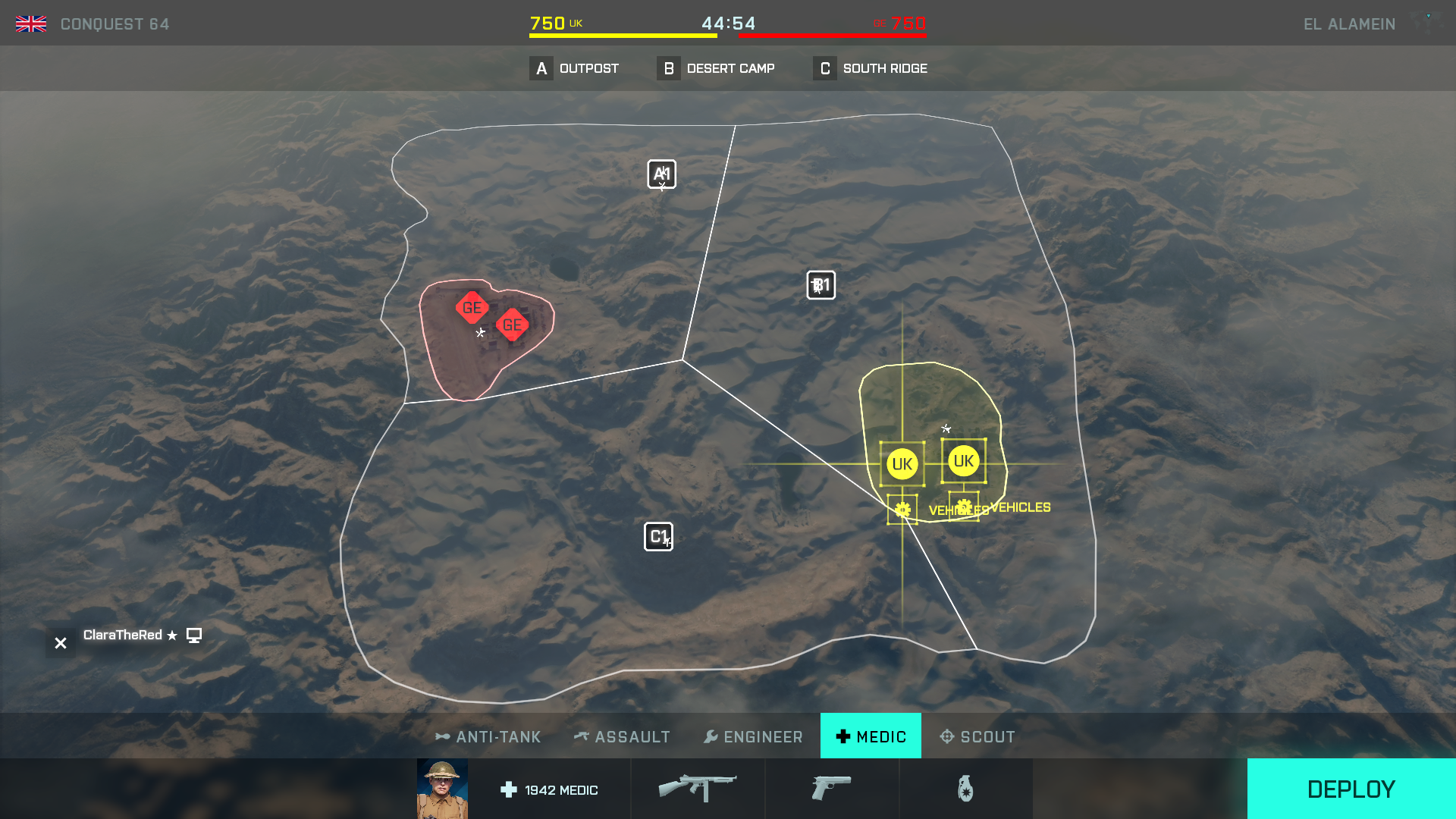The image size is (1456, 819).
Task: Click the A Outpost objective label
Action: [x=576, y=68]
